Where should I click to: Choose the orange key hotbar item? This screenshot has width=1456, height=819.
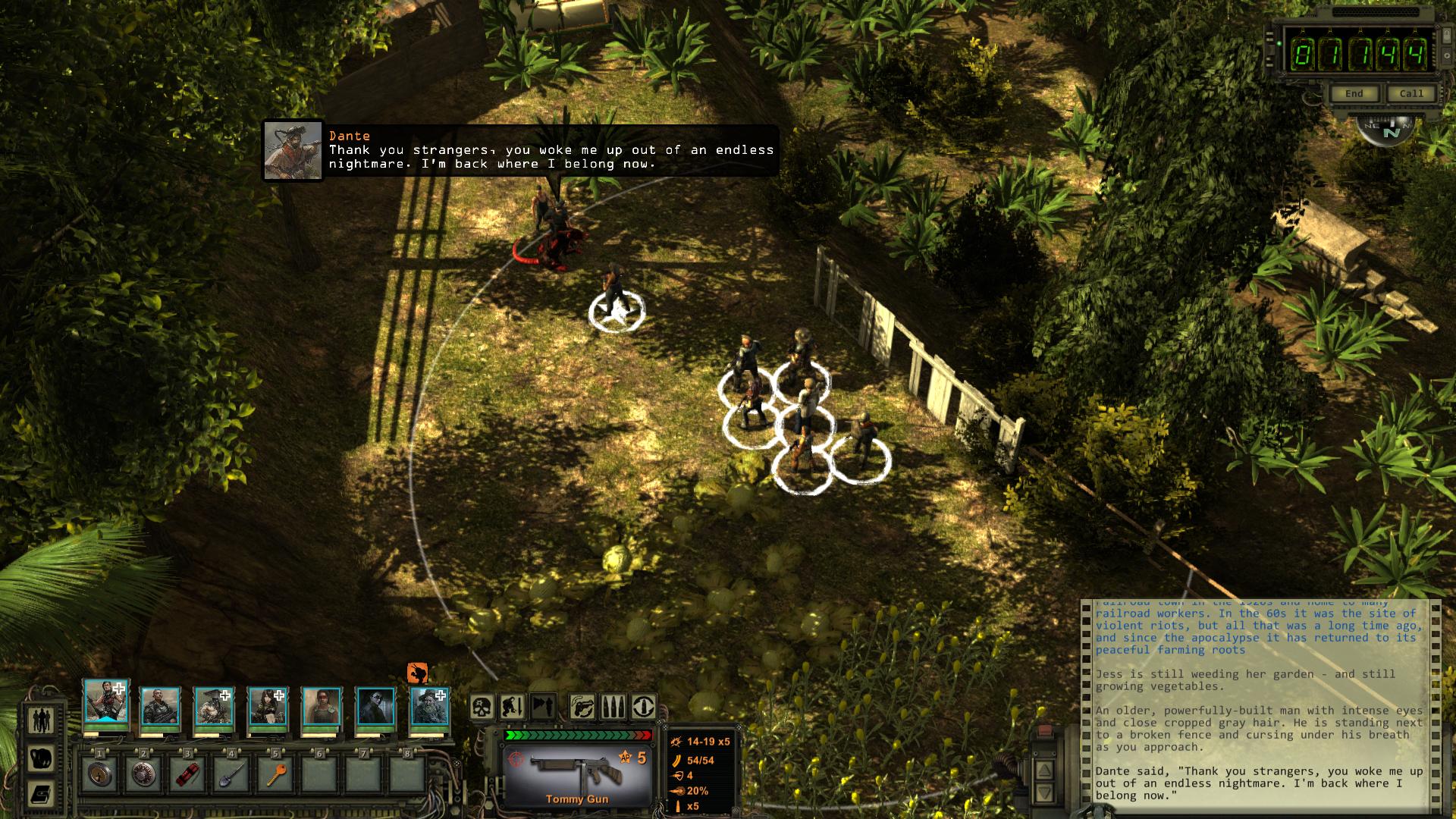point(275,774)
